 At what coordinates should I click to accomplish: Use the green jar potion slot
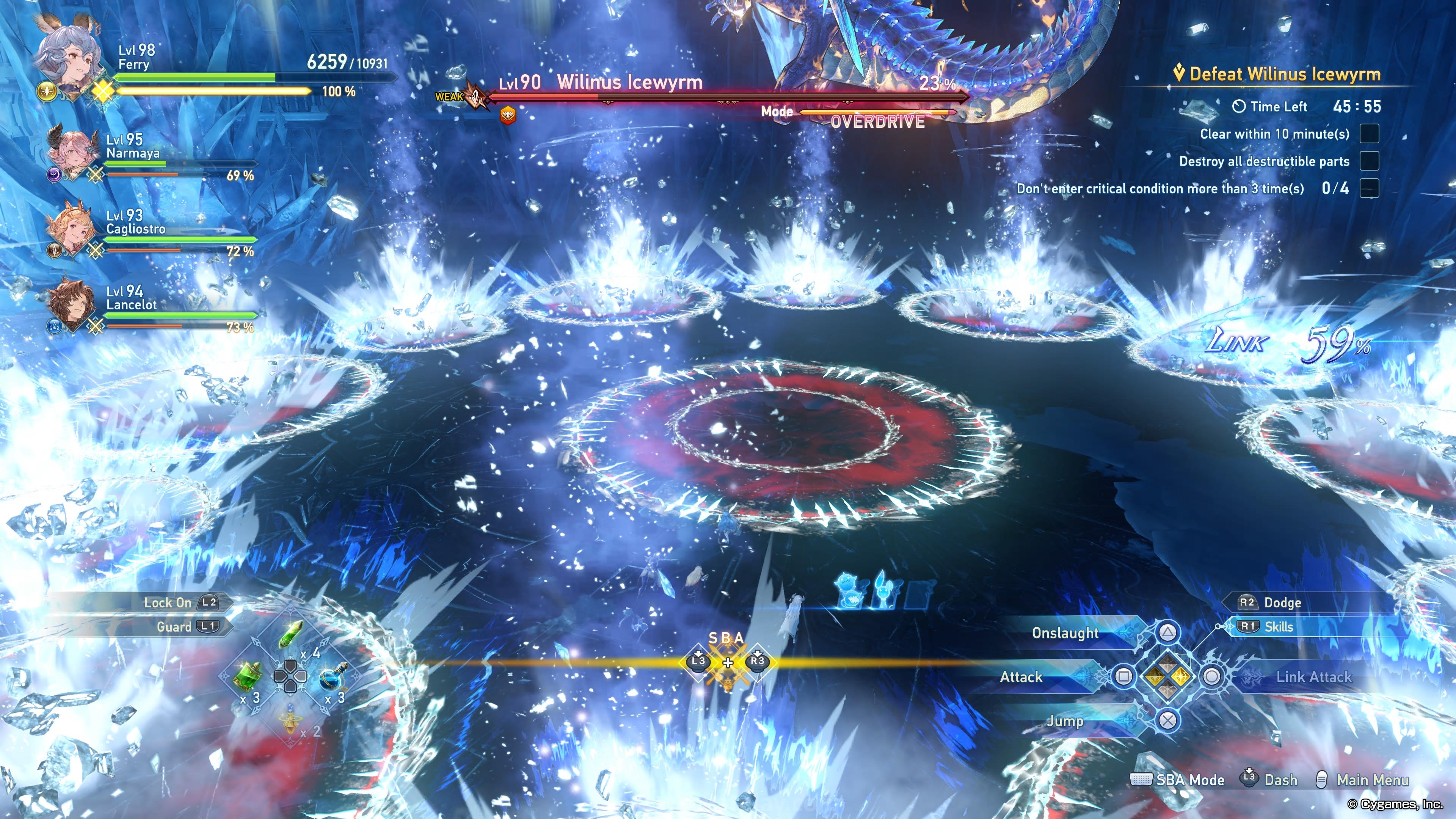(x=248, y=676)
